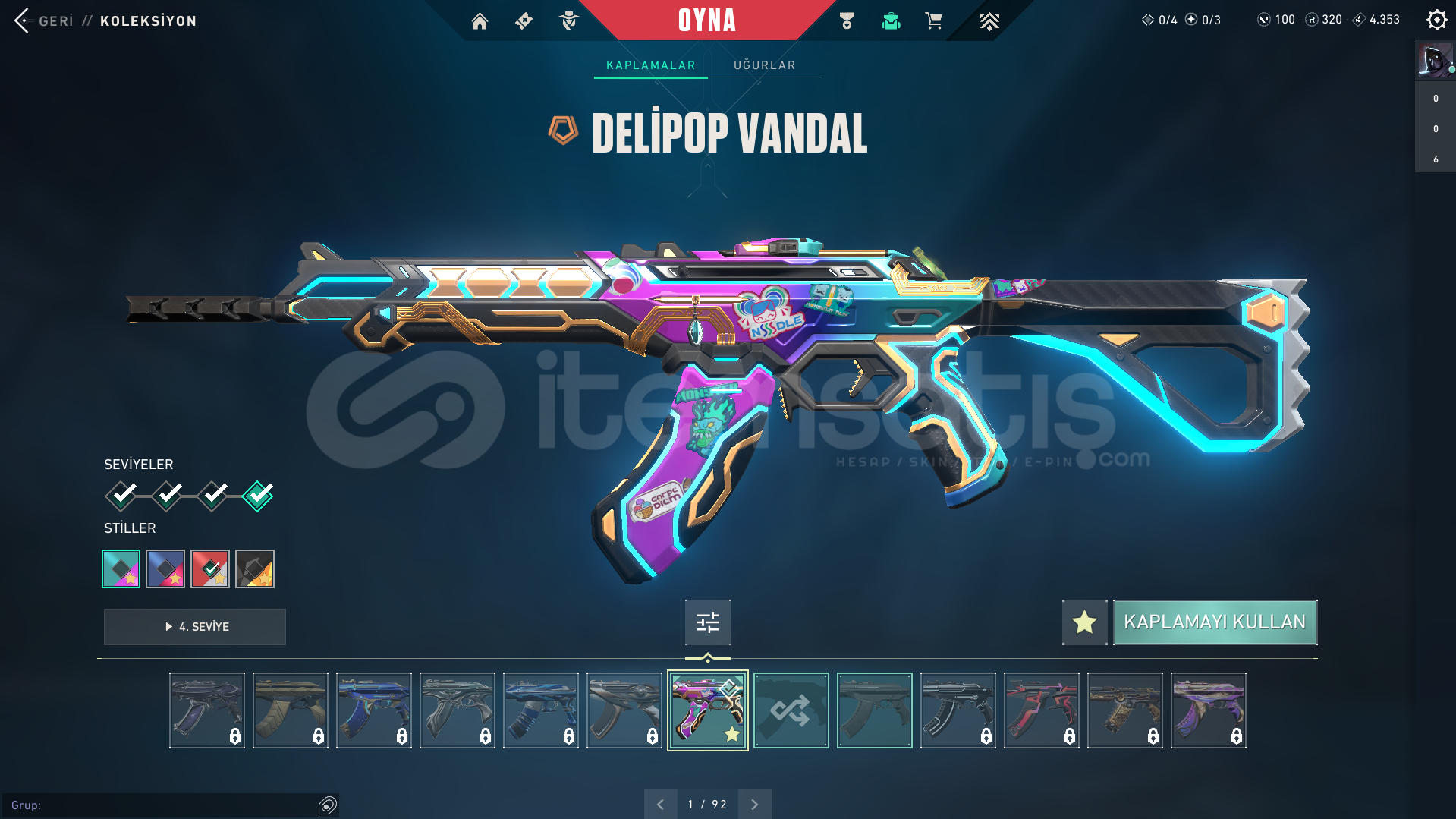Select the pink-teal style variant swatch
The image size is (1456, 819).
(121, 569)
